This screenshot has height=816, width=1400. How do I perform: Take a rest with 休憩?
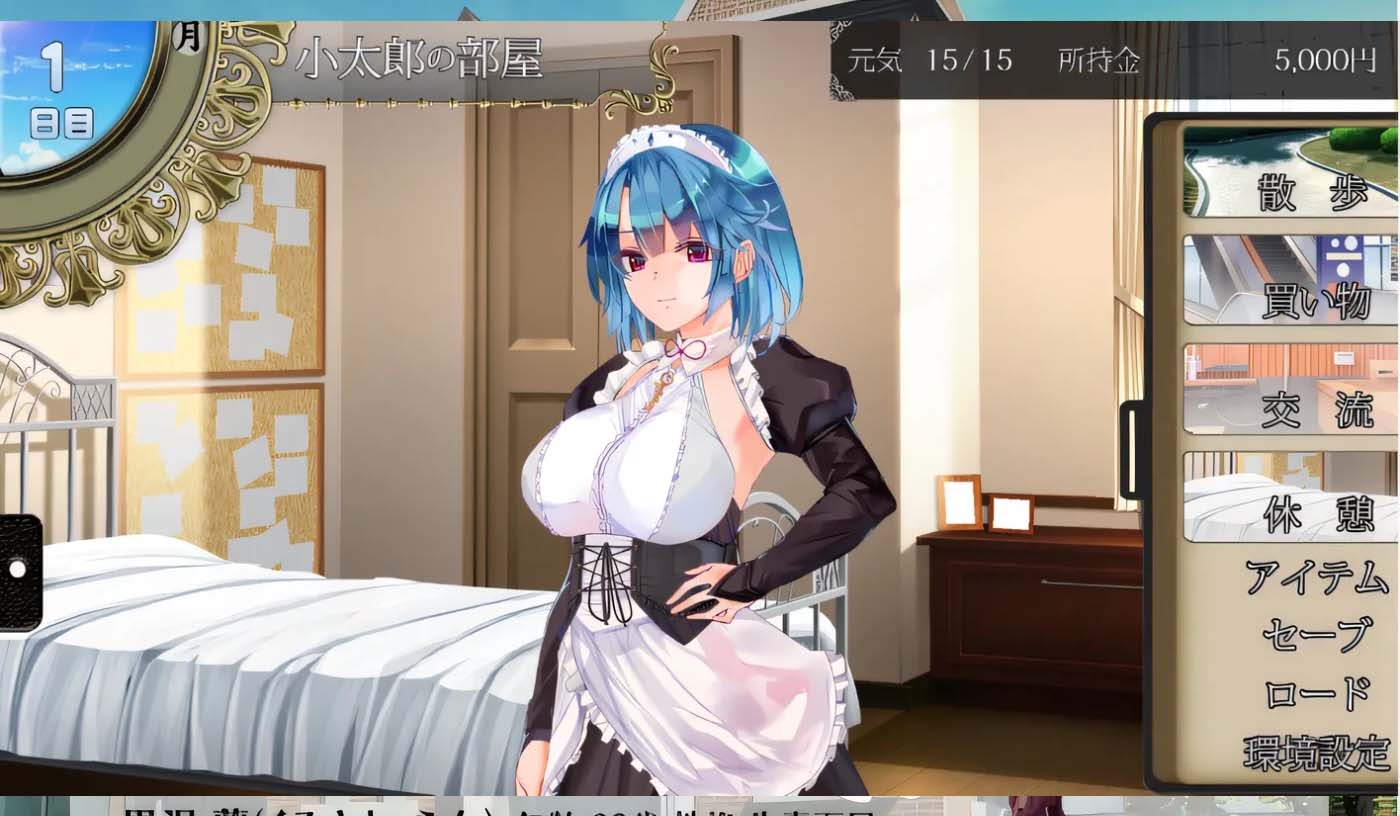pyautogui.click(x=1291, y=497)
